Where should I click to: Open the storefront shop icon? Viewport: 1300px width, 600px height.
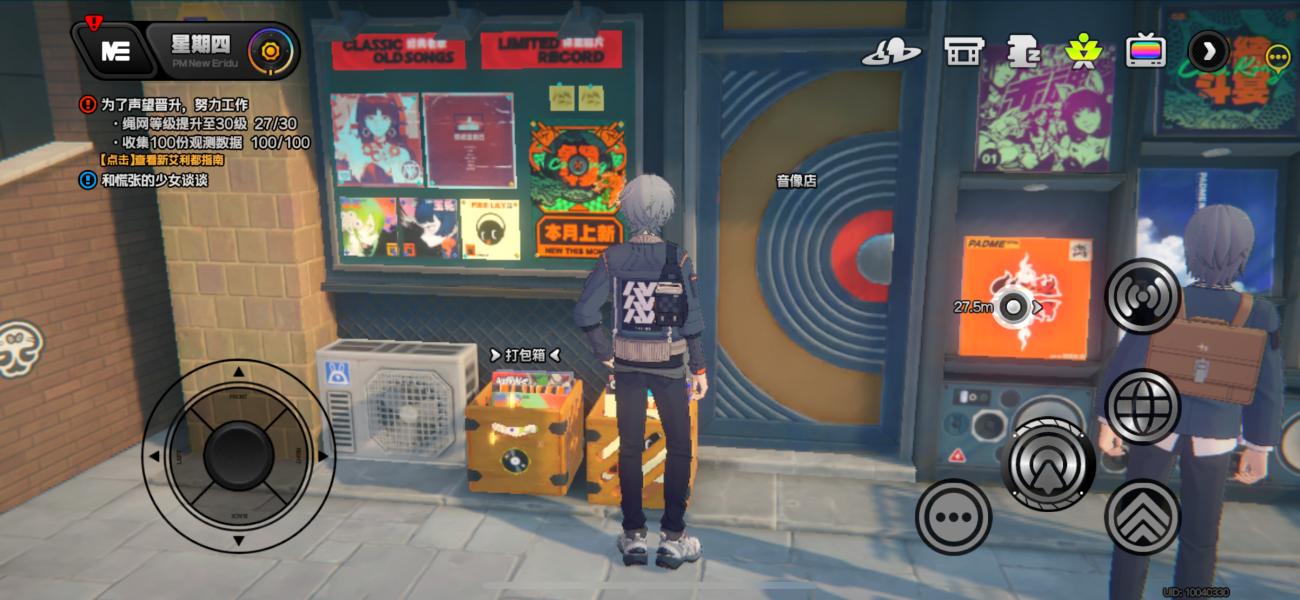(x=963, y=52)
